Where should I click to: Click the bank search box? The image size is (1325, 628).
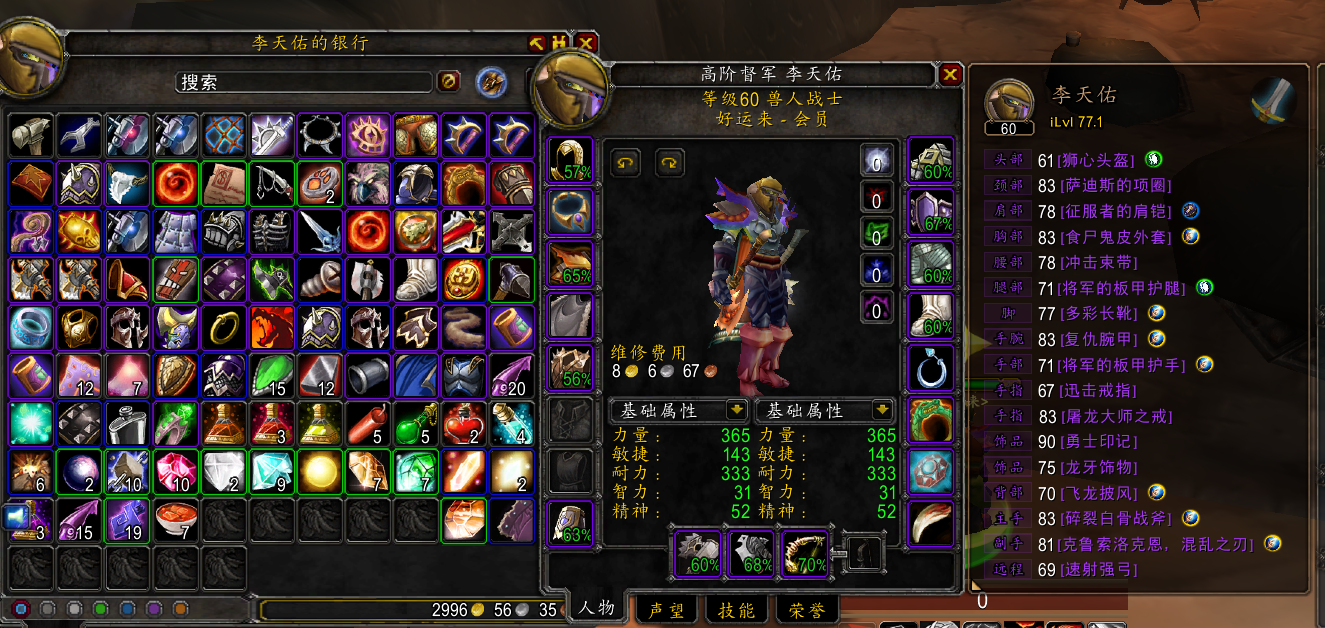pyautogui.click(x=304, y=82)
